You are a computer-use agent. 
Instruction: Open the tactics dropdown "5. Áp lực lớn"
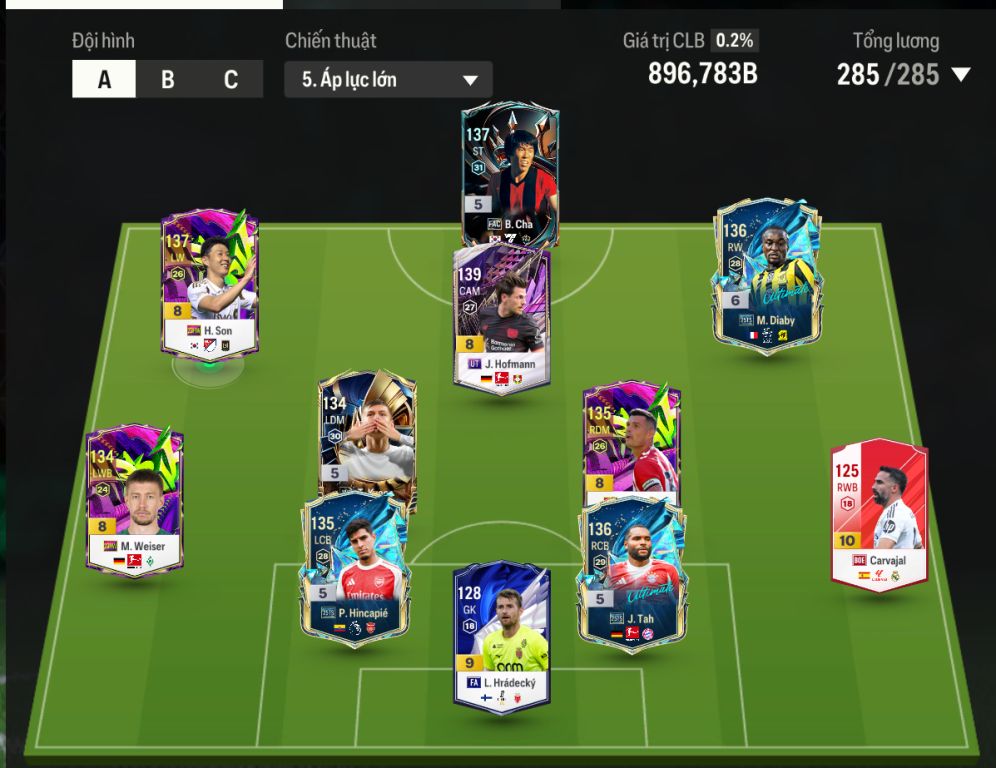(x=388, y=80)
